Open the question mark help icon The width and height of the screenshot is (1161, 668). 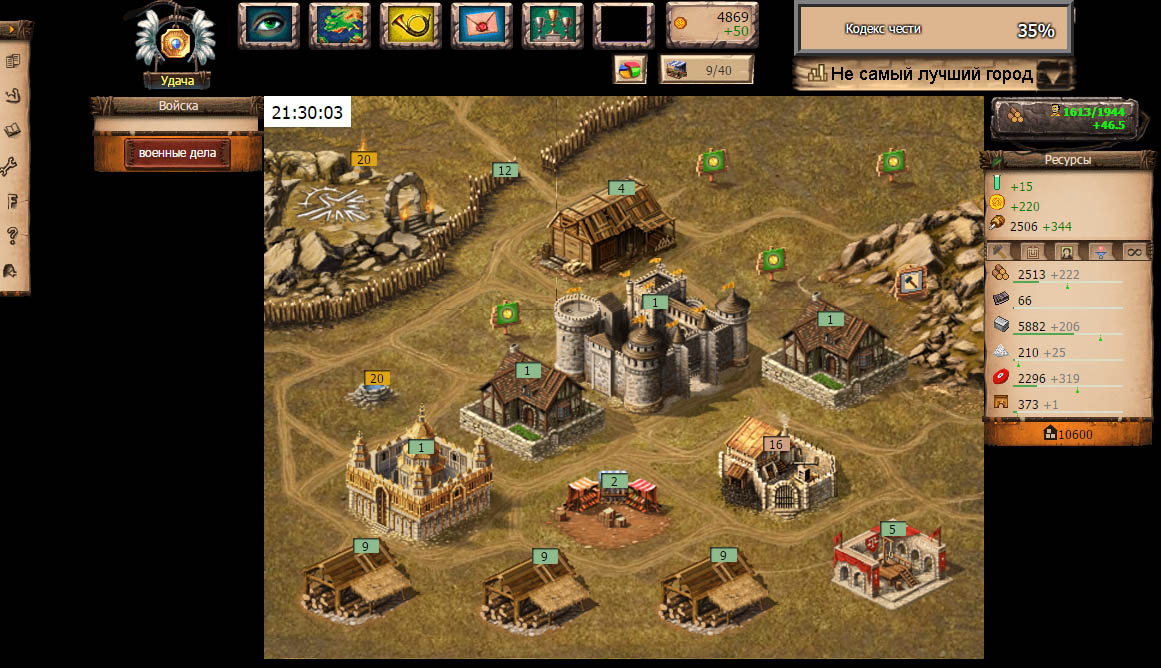pyautogui.click(x=13, y=236)
